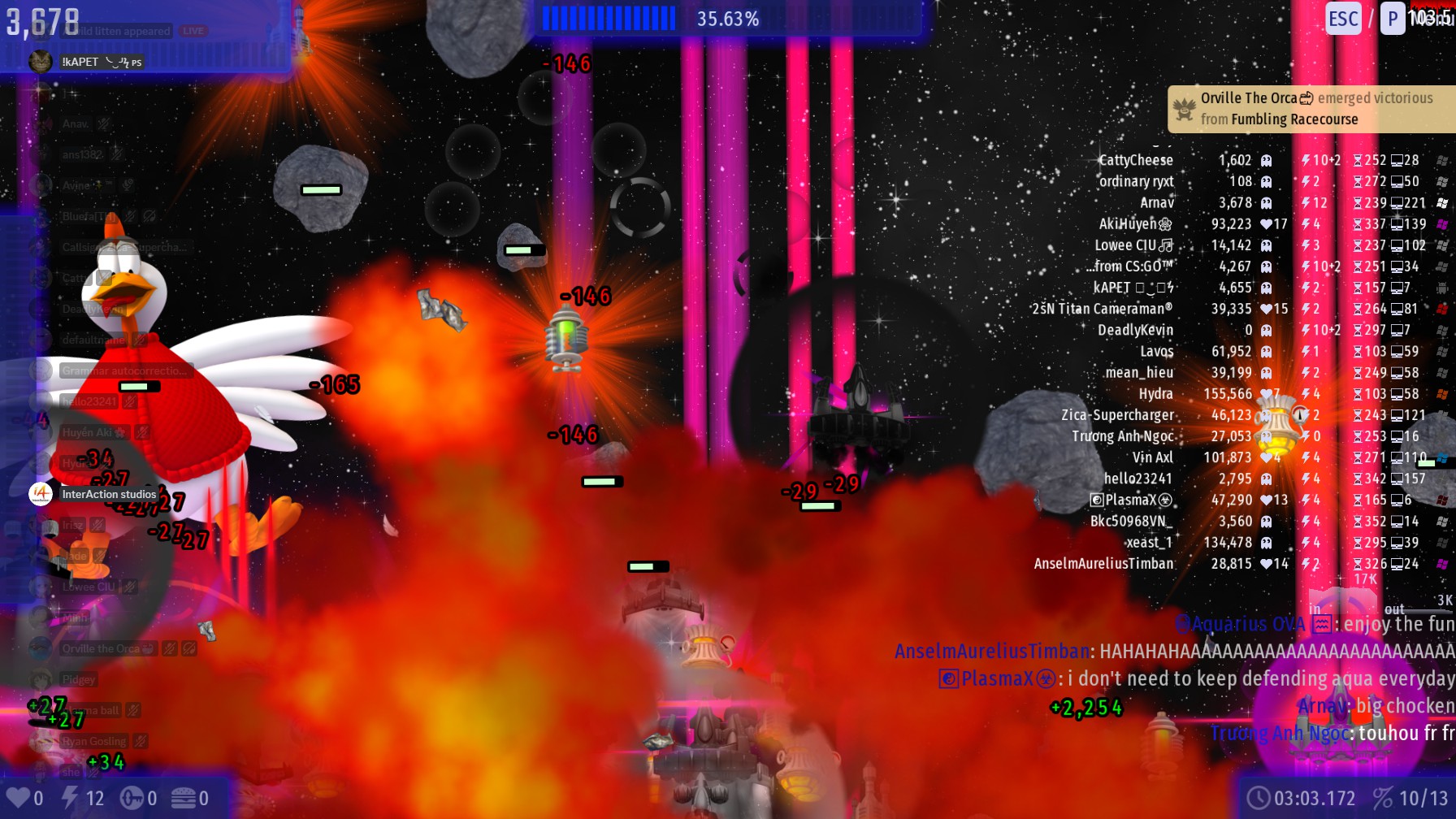Image resolution: width=1456 pixels, height=819 pixels.
Task: Select the Vin Axl scoreboard row
Action: 1153,458
